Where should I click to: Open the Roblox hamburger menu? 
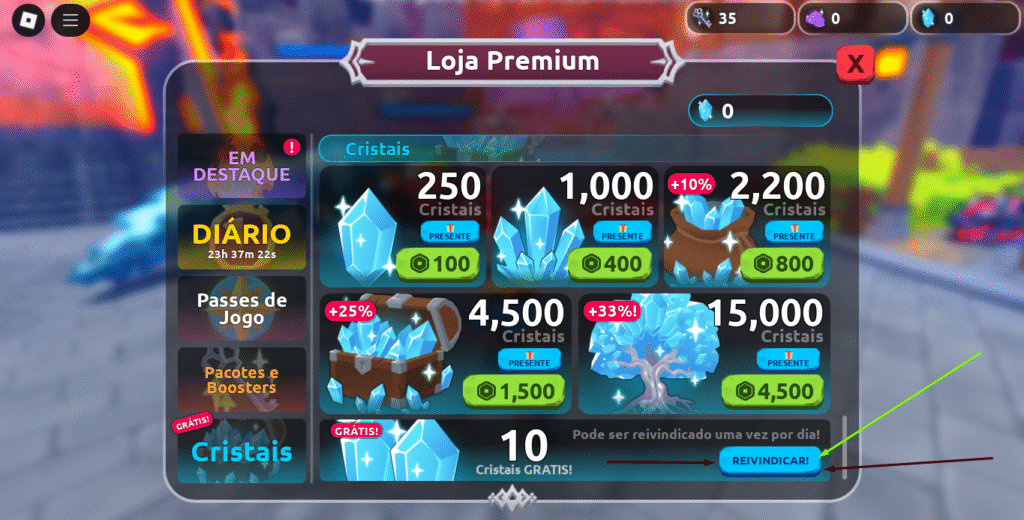click(x=70, y=19)
